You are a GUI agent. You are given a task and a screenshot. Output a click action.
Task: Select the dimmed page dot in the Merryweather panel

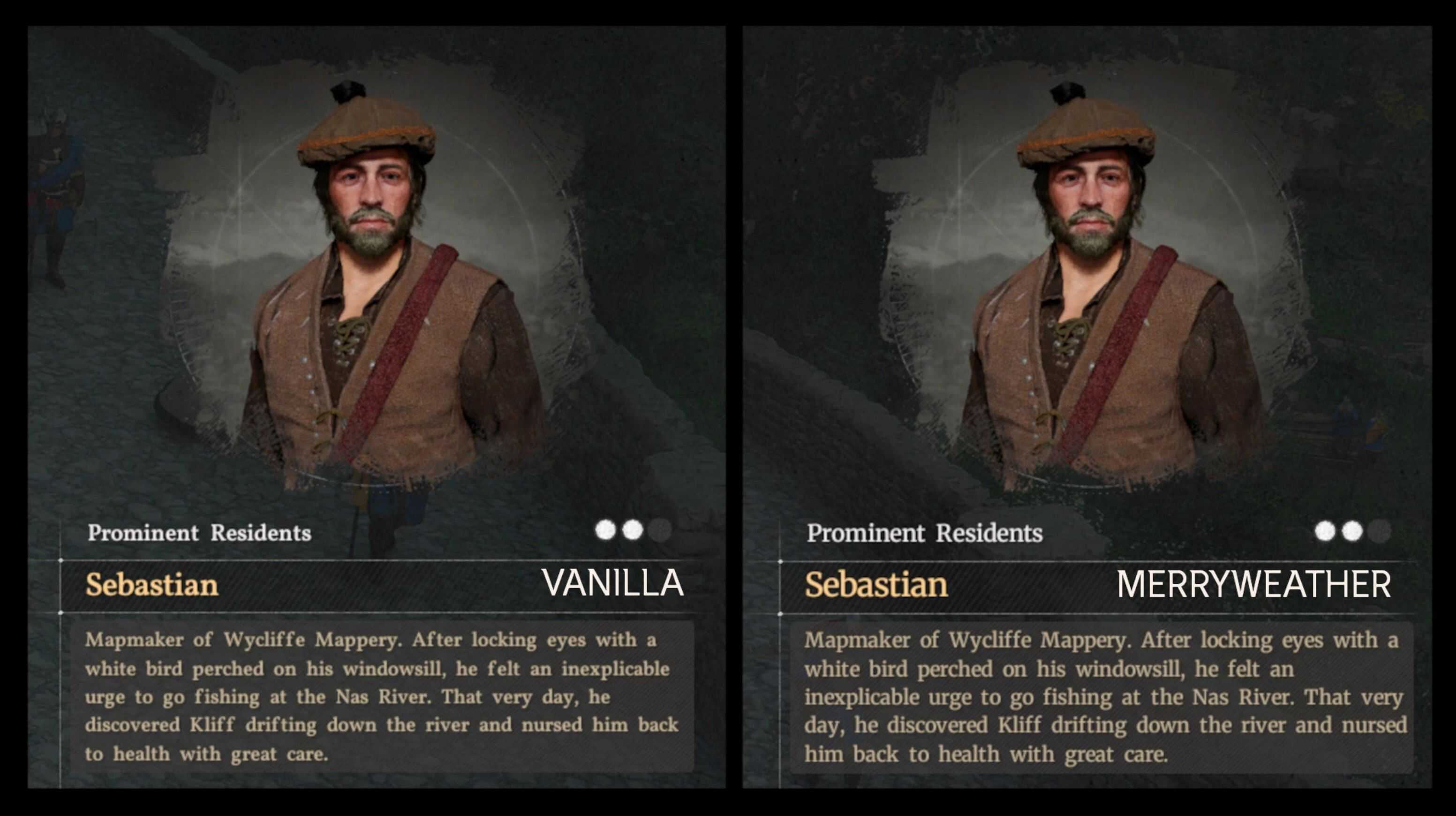[1379, 531]
